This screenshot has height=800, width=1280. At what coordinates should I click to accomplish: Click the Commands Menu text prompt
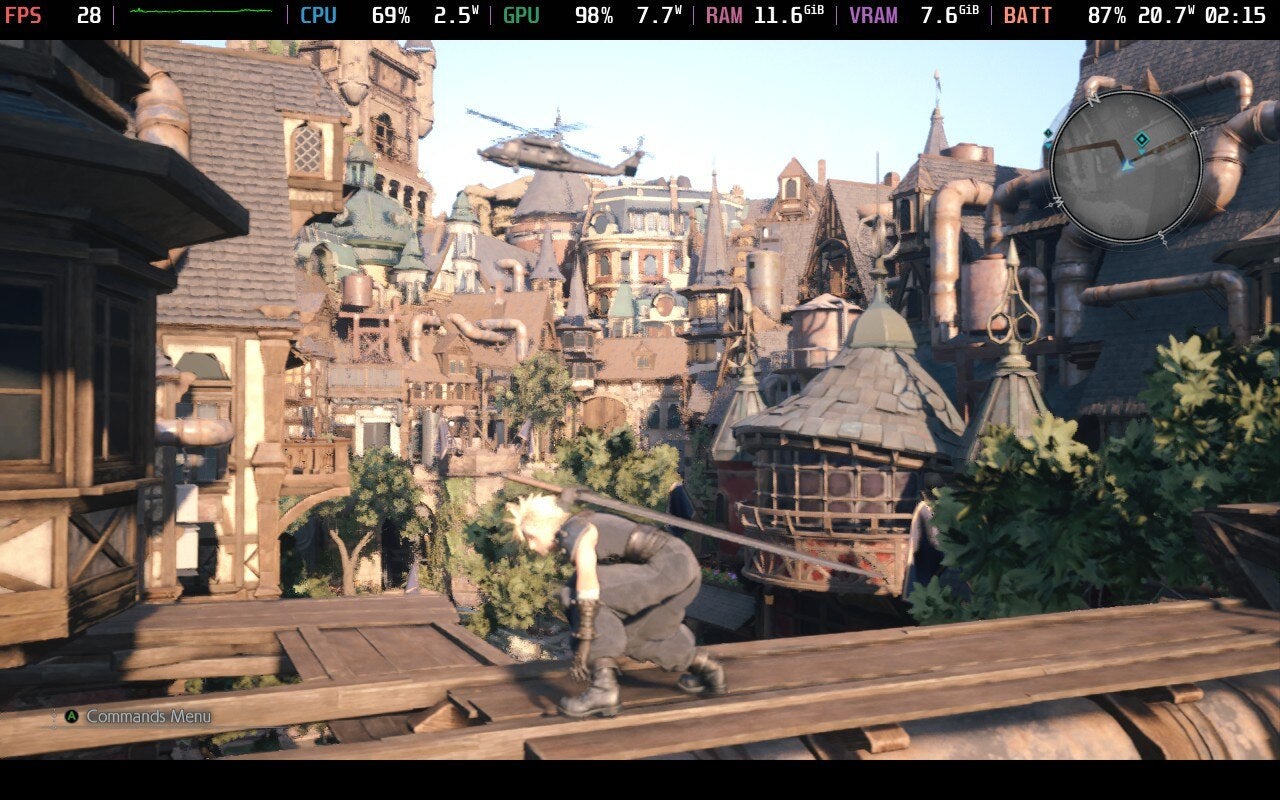click(147, 716)
